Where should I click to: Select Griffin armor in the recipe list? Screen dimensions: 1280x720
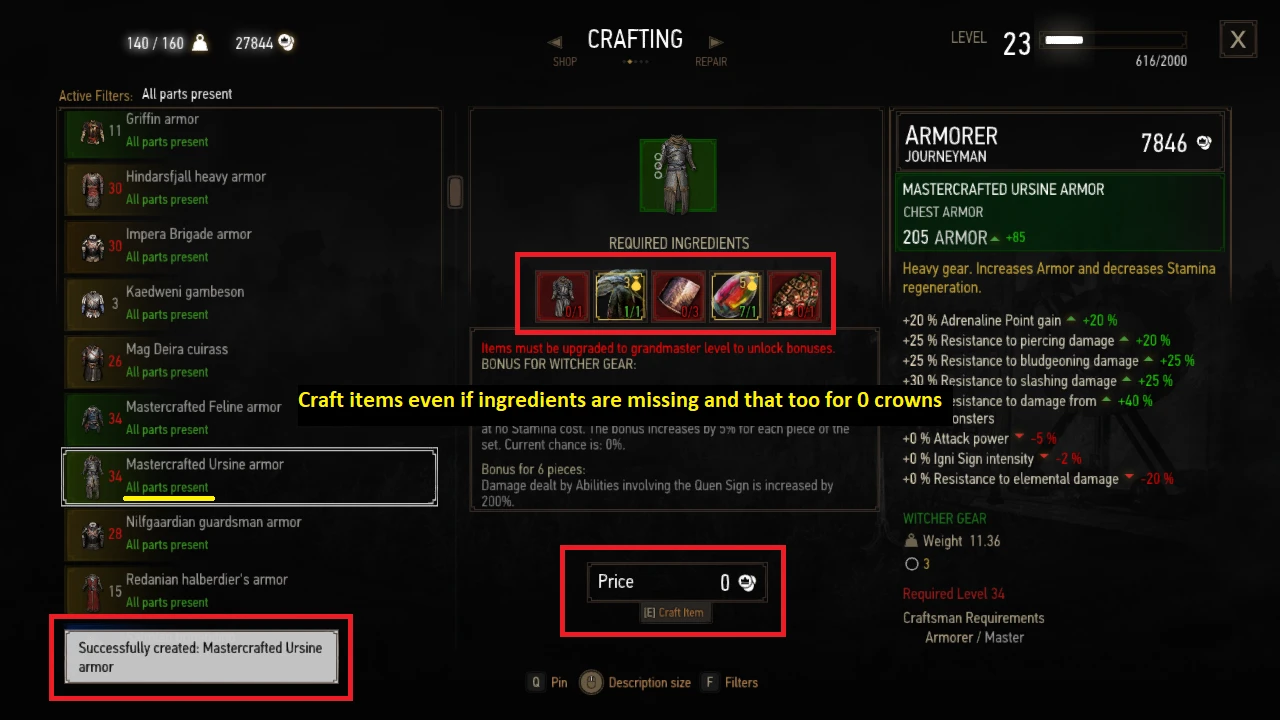(x=250, y=130)
